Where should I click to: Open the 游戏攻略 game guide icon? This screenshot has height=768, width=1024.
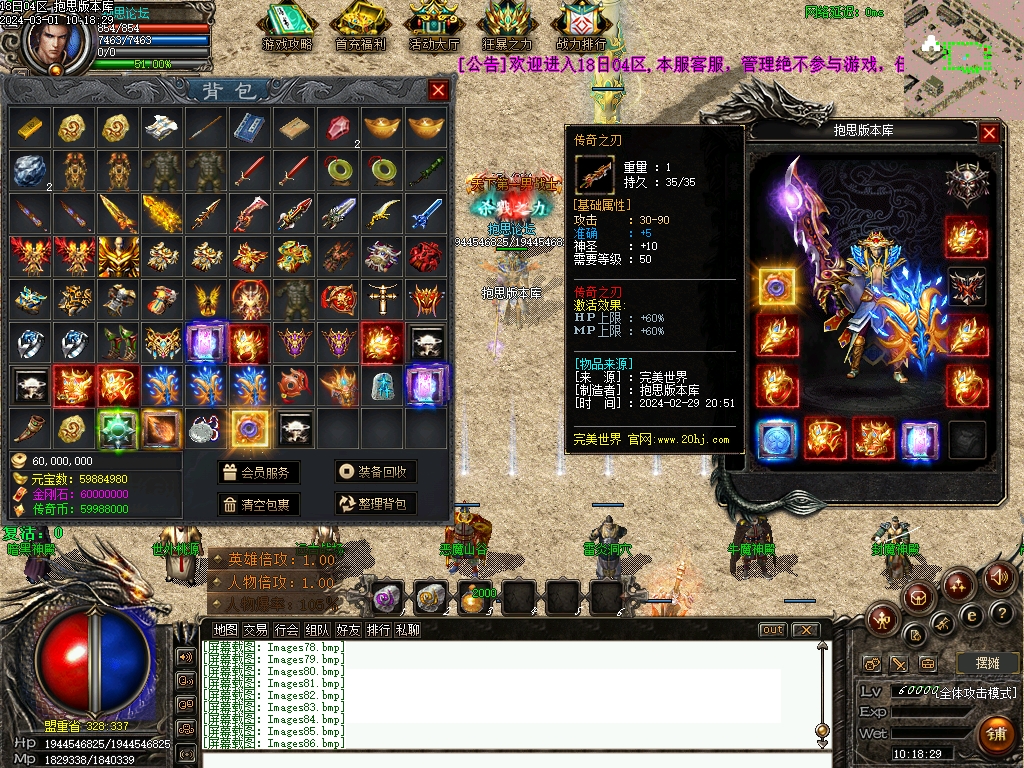click(287, 27)
